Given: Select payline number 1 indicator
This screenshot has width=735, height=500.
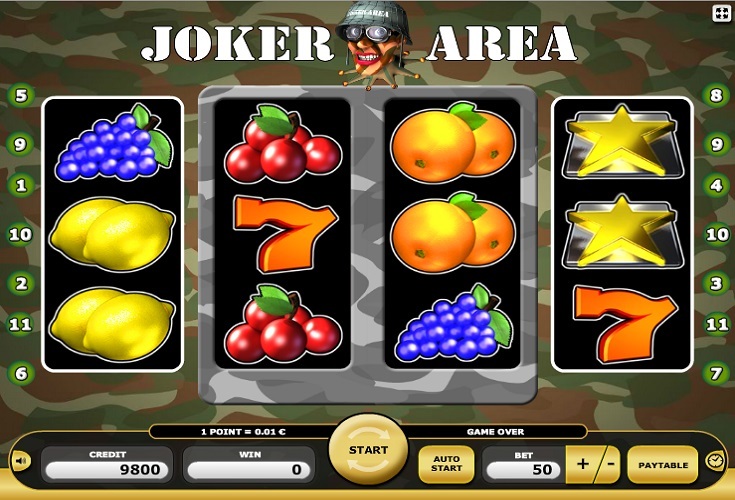Looking at the screenshot, I should [20, 185].
